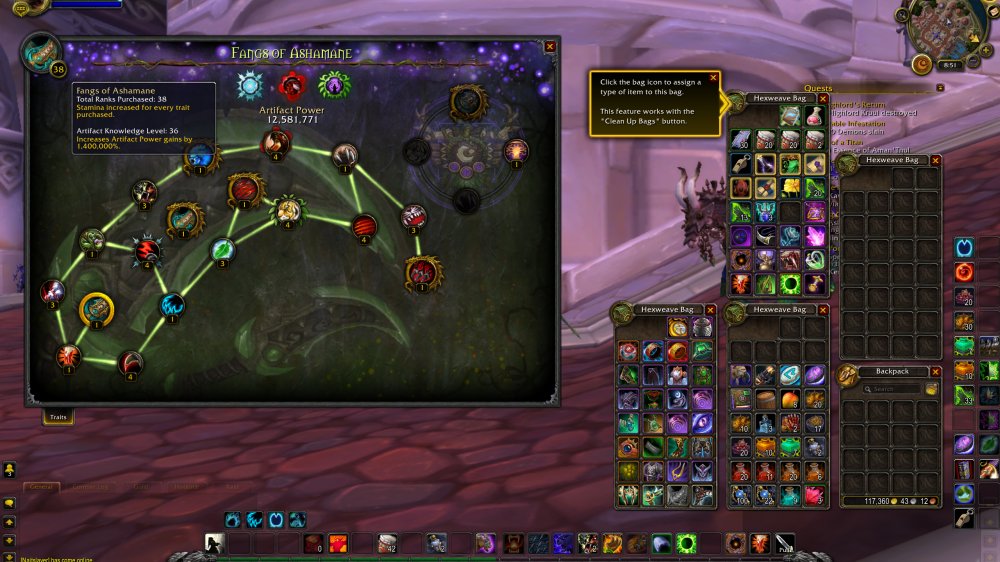Switch to the Combat Log chat tab
1000x562 pixels.
(x=90, y=487)
